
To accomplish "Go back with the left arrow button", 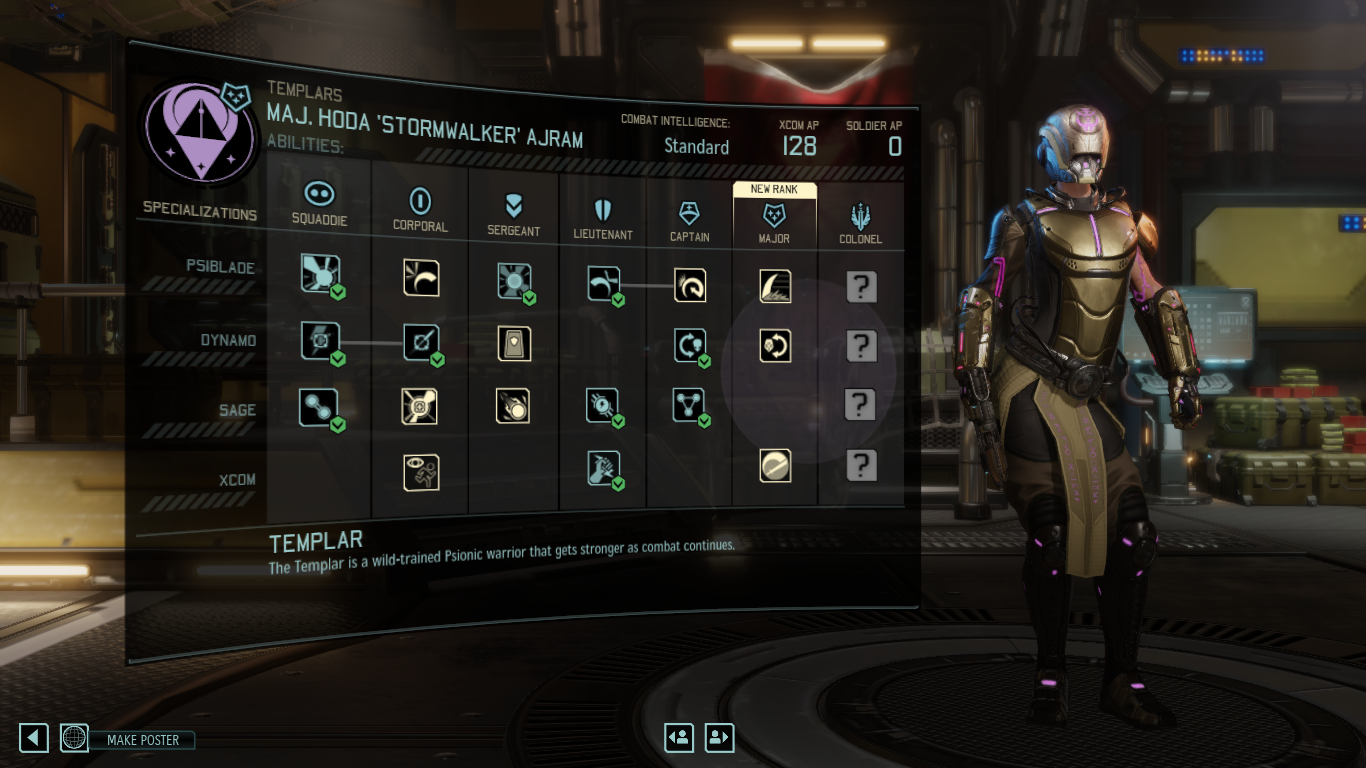I will pos(34,739).
